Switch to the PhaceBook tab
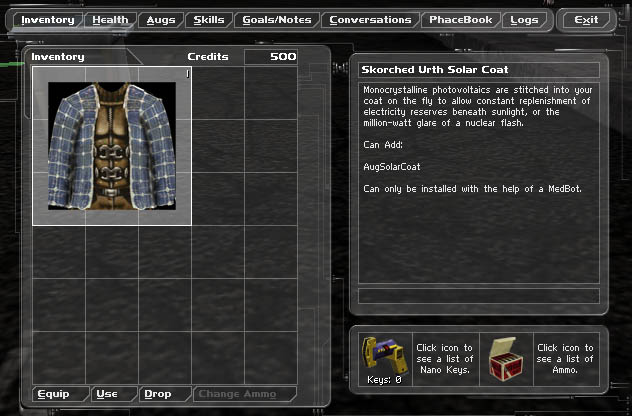This screenshot has width=632, height=416. click(x=461, y=20)
